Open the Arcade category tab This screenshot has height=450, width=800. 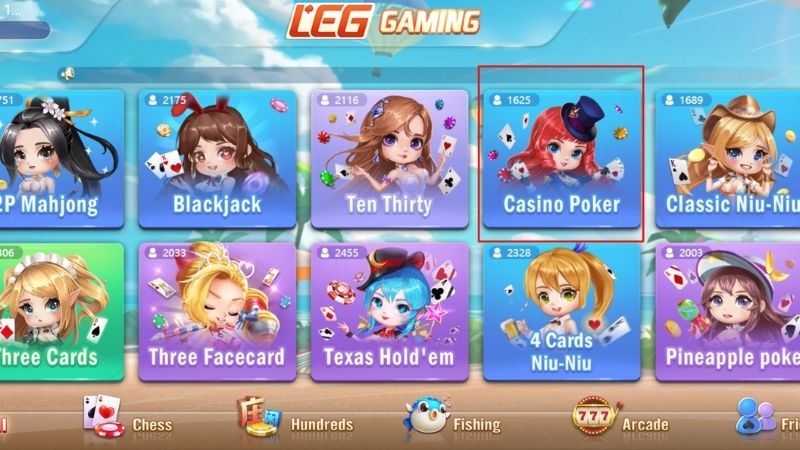pos(620,421)
